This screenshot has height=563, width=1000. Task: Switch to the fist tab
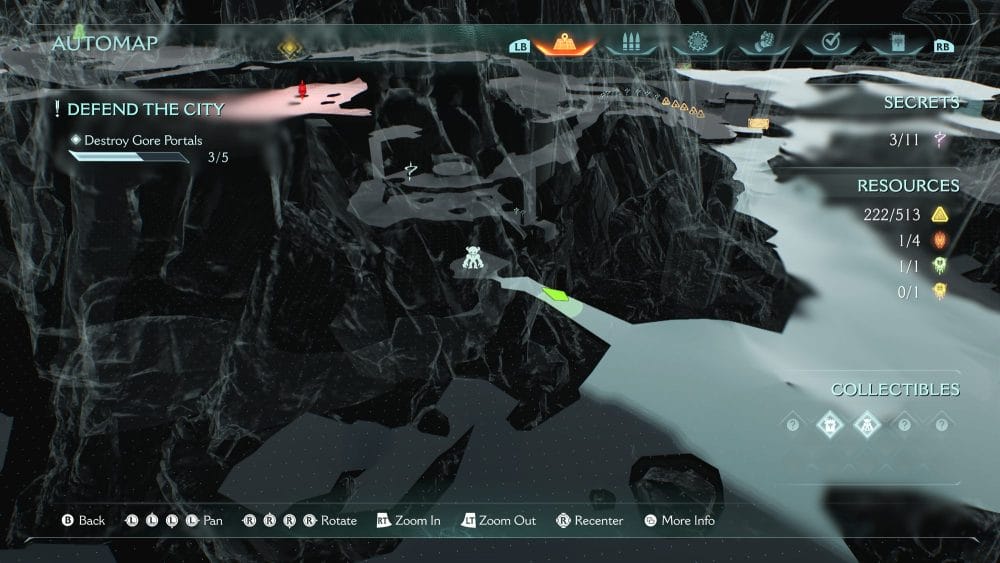(x=763, y=44)
